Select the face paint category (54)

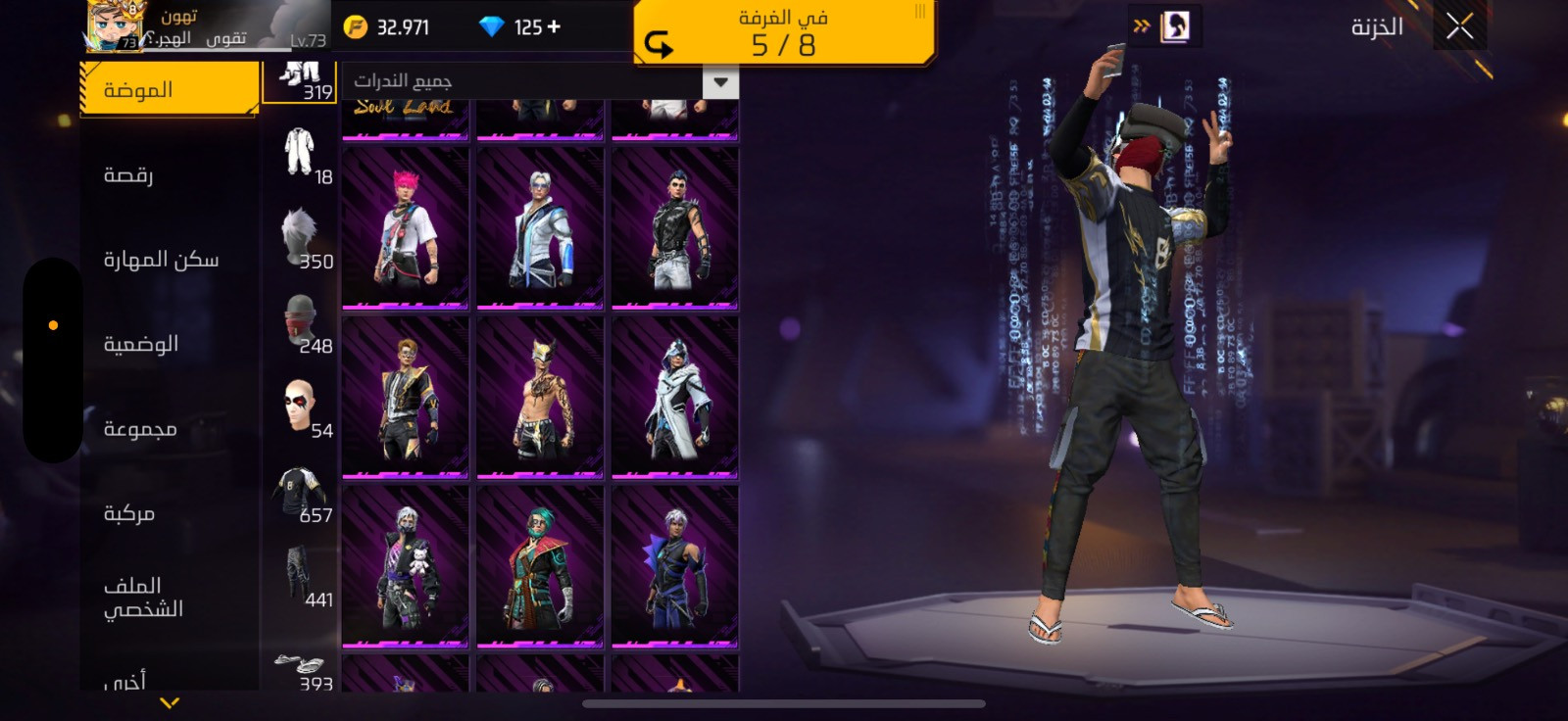[301, 408]
